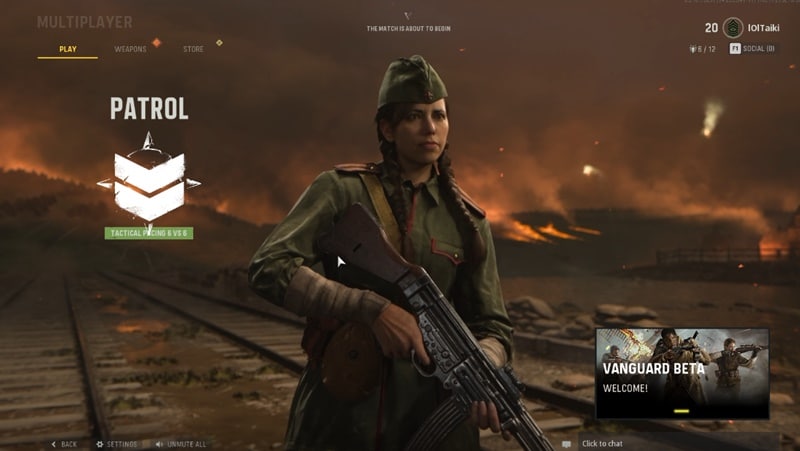Click to chat text box
The width and height of the screenshot is (800, 451).
click(x=602, y=443)
